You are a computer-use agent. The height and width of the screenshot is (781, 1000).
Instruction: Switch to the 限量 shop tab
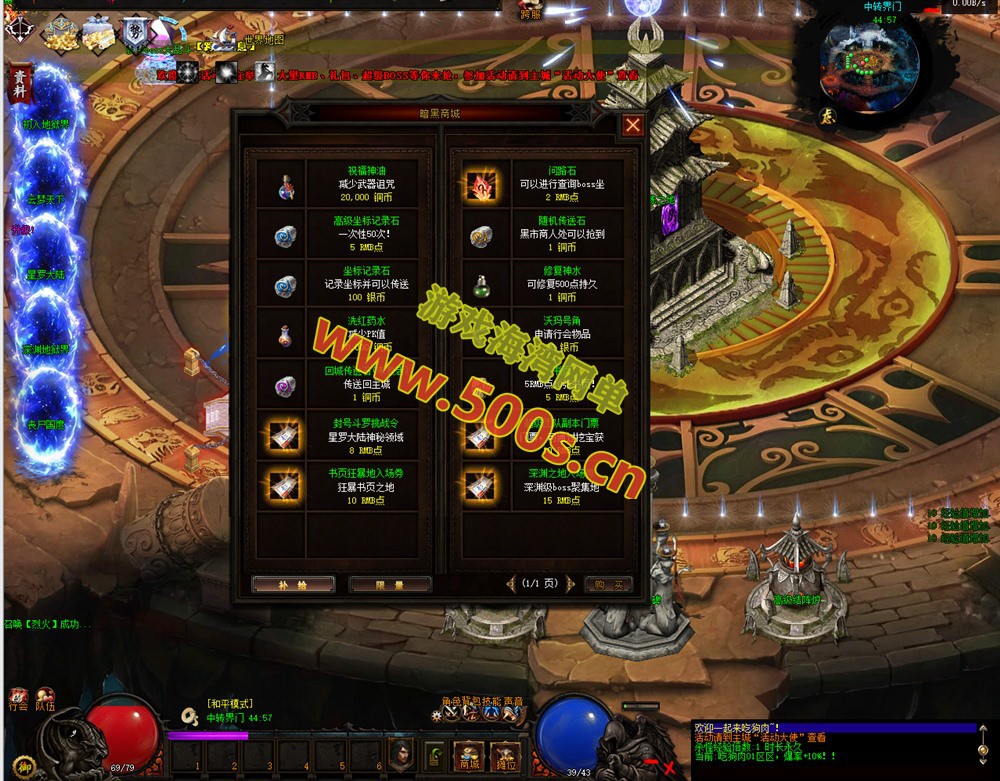(x=389, y=584)
